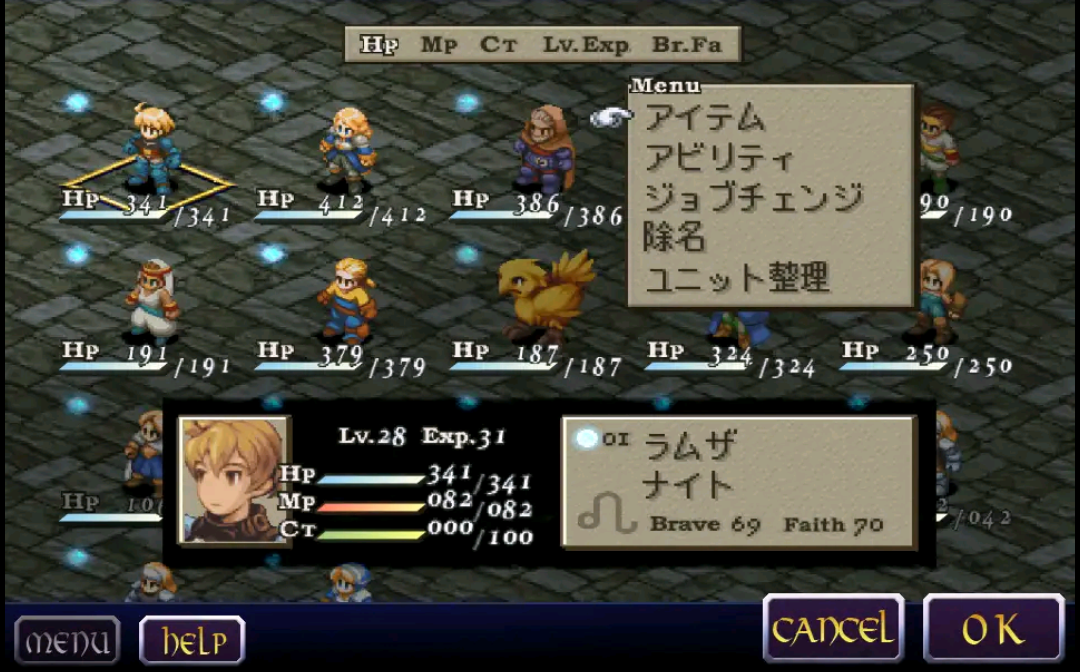Screen dimensions: 1080x672
Task: Show the Lv.Exp stat view
Action: (586, 45)
